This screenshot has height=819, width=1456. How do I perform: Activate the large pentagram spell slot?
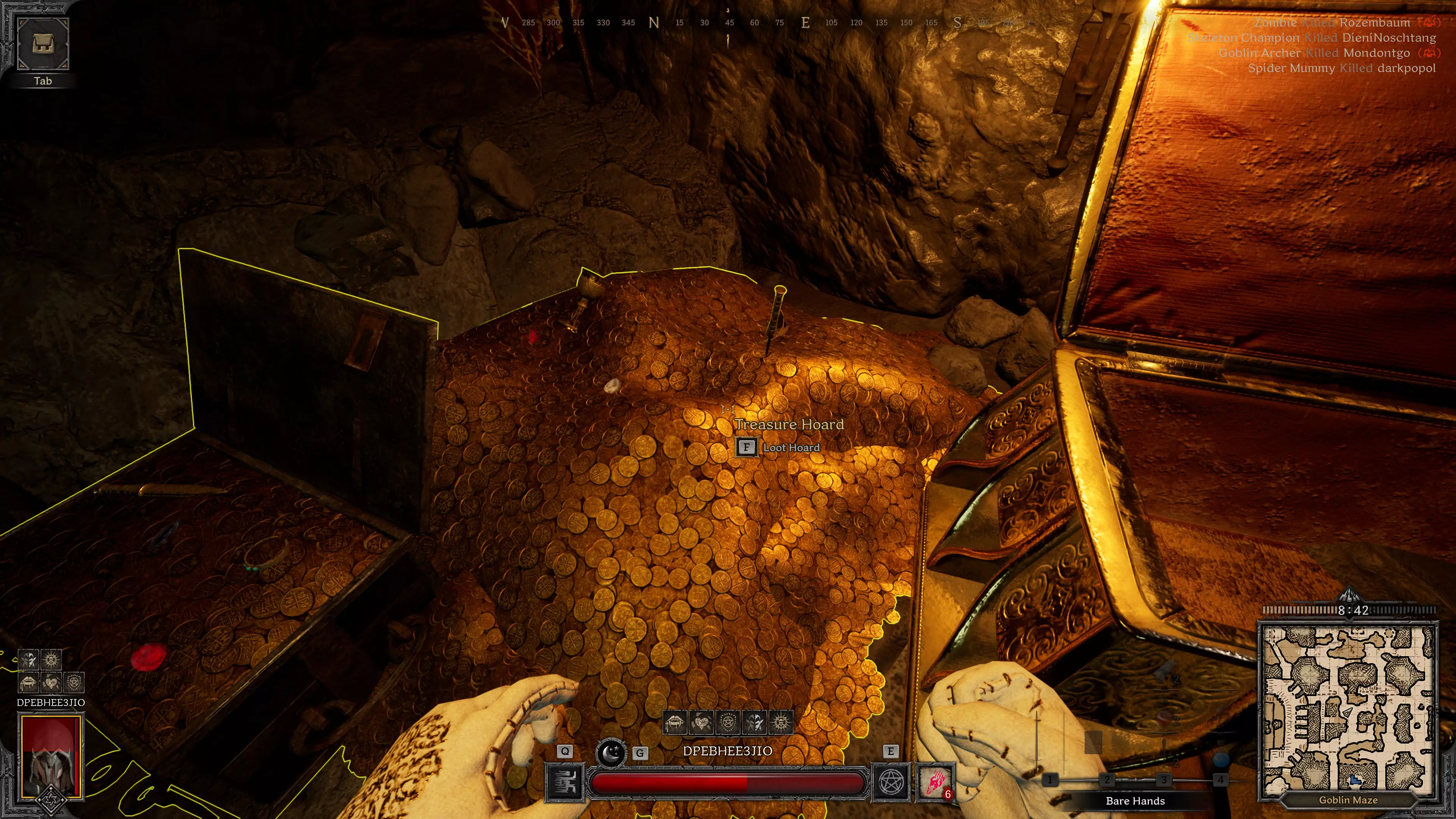(x=891, y=782)
